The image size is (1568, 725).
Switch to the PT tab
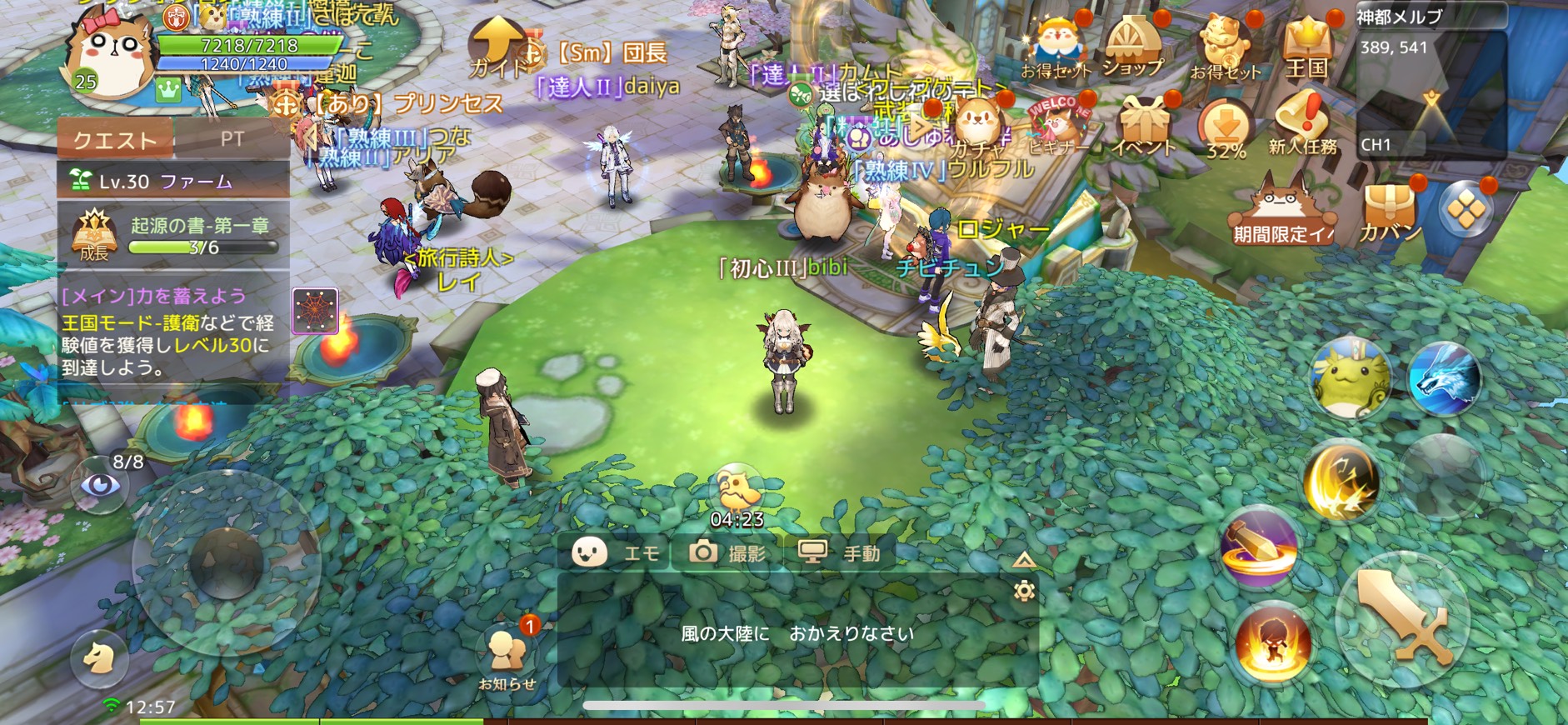click(232, 139)
